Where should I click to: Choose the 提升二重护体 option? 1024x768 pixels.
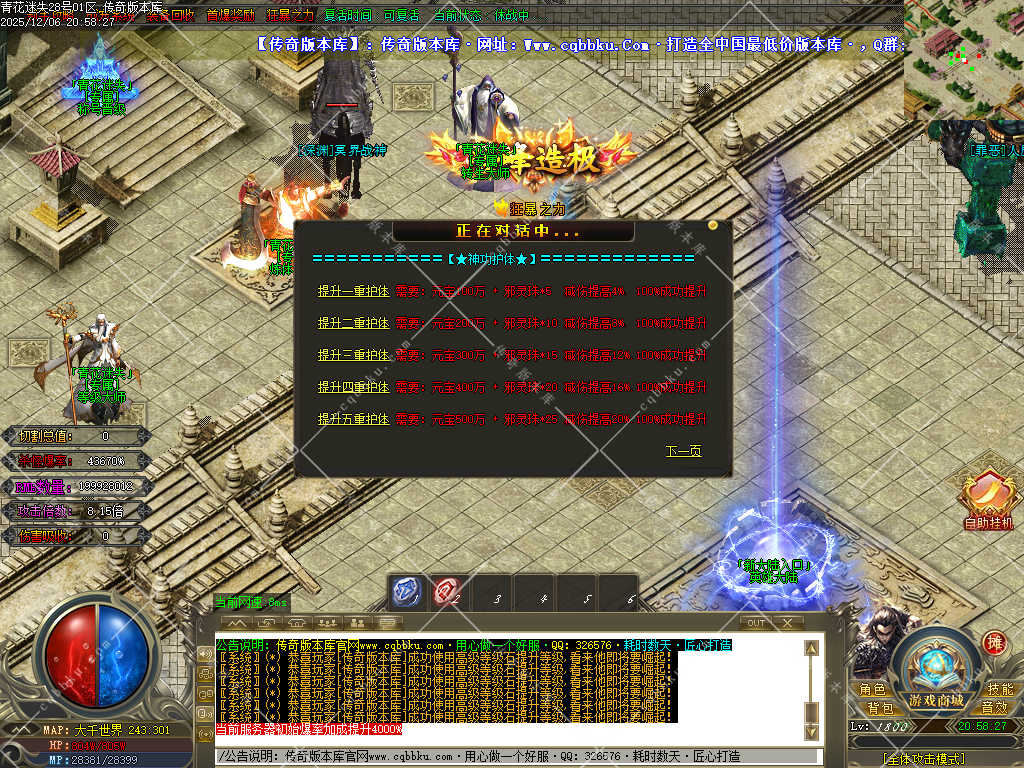(x=353, y=323)
